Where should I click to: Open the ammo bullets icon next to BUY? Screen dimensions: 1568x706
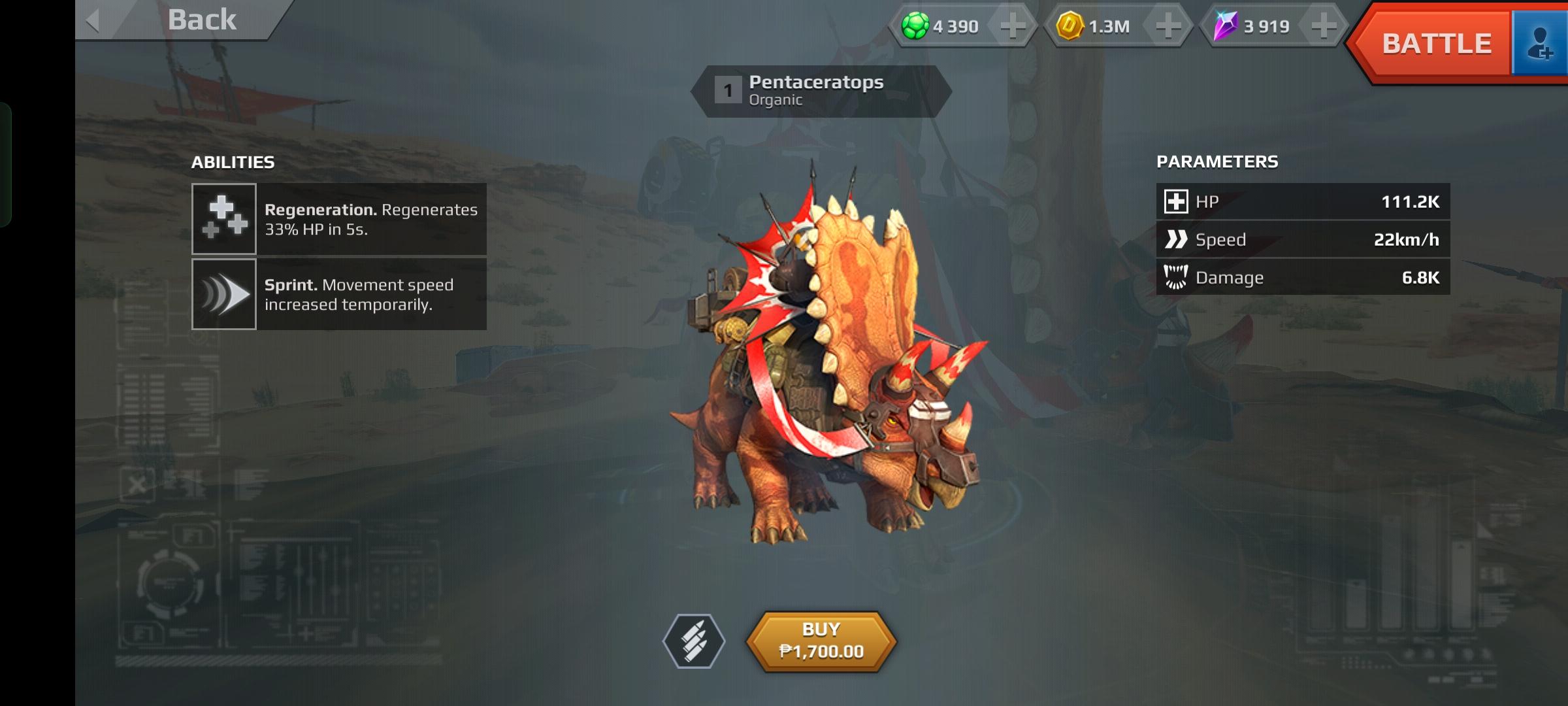(694, 641)
